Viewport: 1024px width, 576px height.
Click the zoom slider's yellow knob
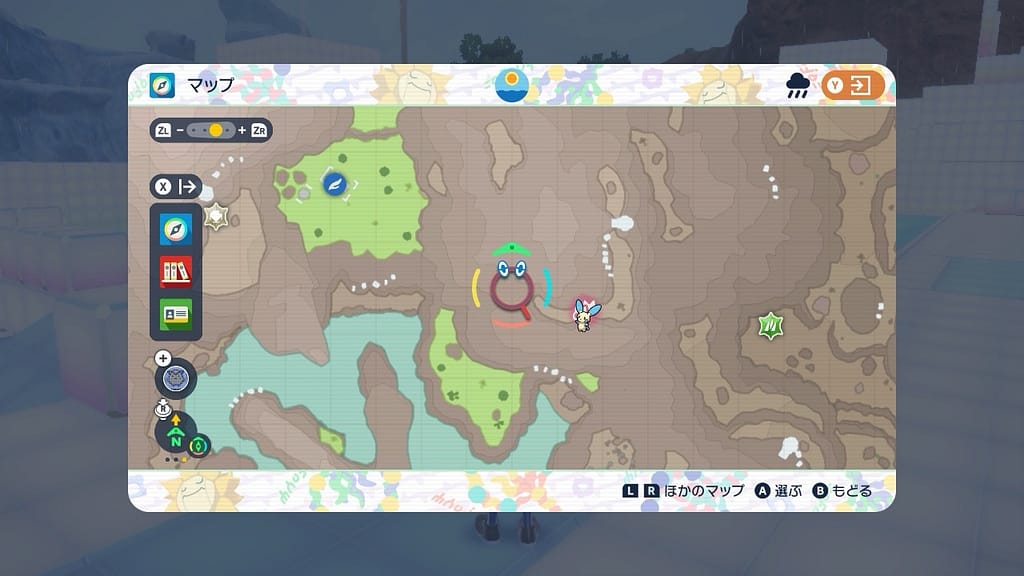(x=215, y=130)
